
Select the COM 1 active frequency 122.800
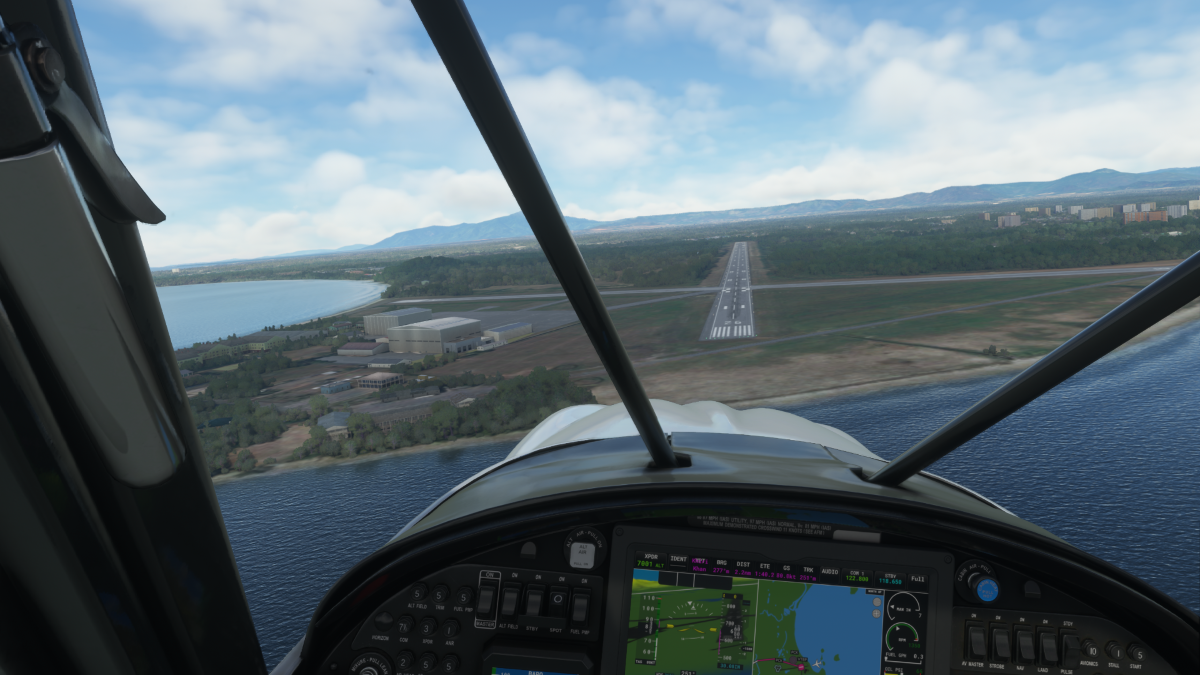857,574
